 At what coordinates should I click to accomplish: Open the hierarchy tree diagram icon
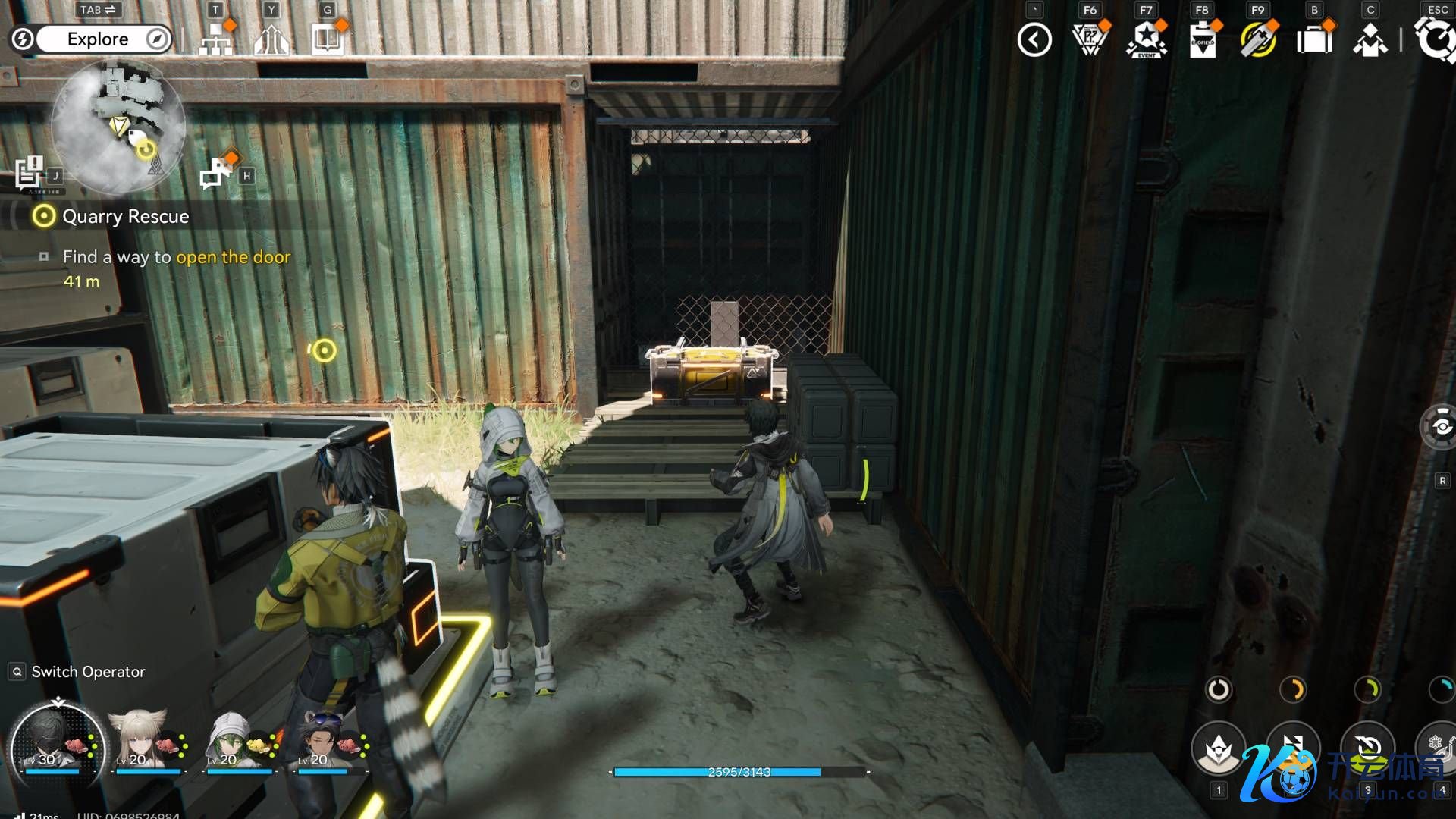coord(216,39)
